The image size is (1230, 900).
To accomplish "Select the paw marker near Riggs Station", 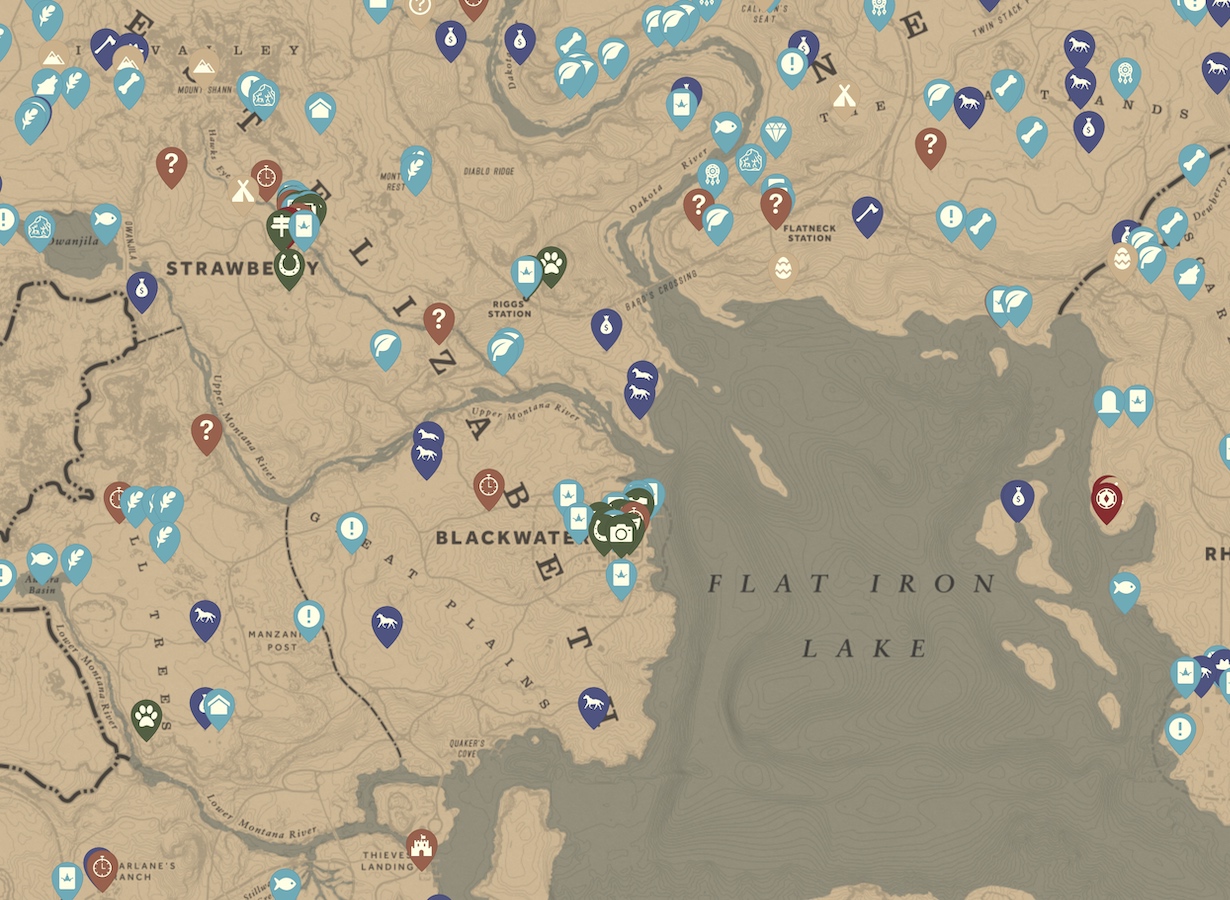I will coord(551,264).
